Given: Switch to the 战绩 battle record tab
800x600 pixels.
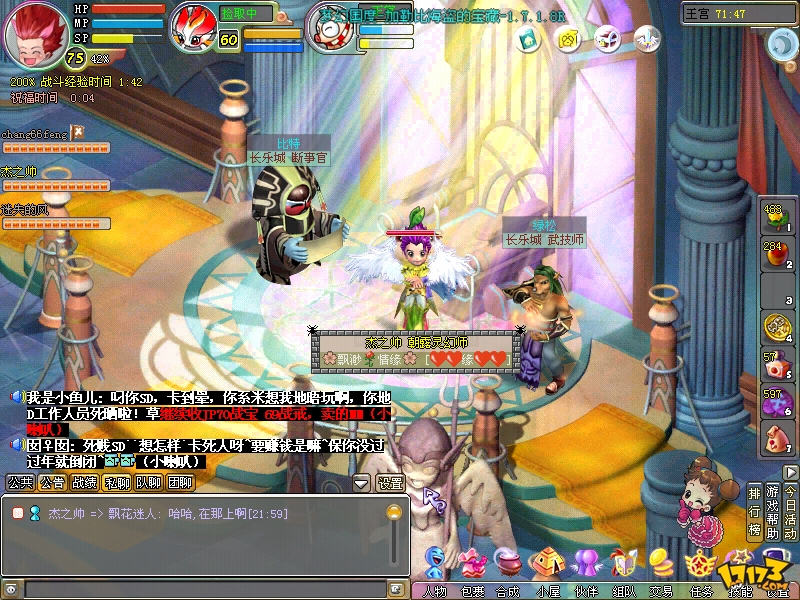Looking at the screenshot, I should point(85,483).
